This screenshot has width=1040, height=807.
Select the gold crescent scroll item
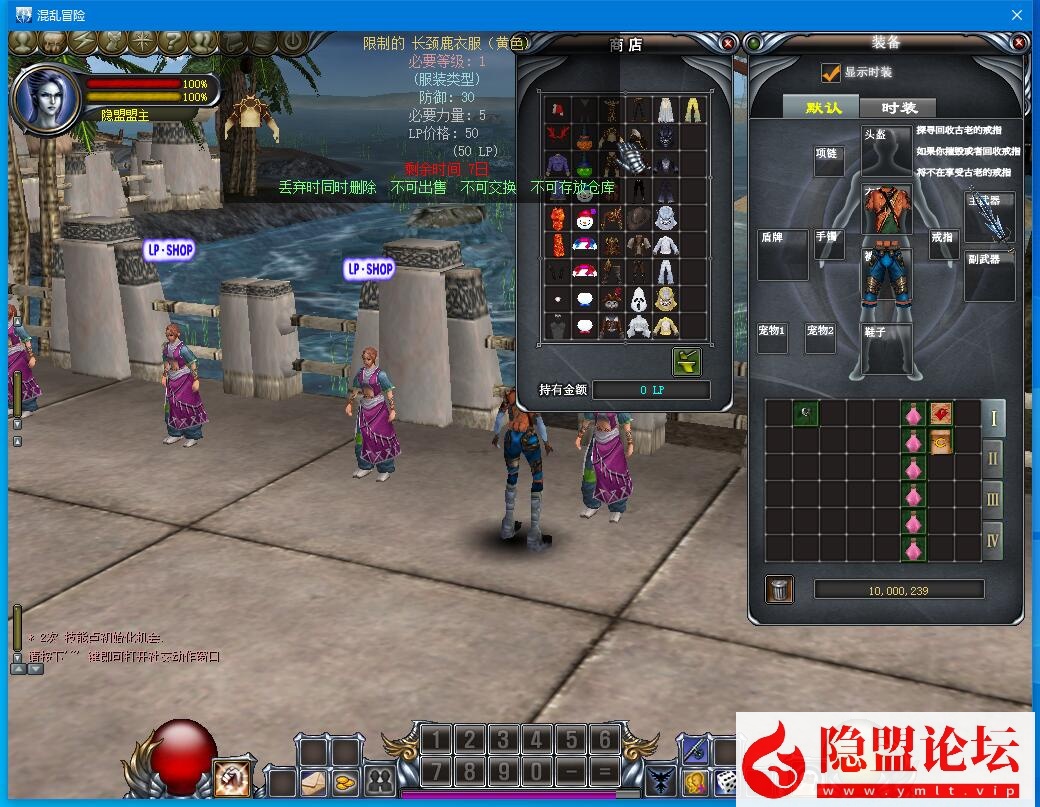click(x=940, y=441)
